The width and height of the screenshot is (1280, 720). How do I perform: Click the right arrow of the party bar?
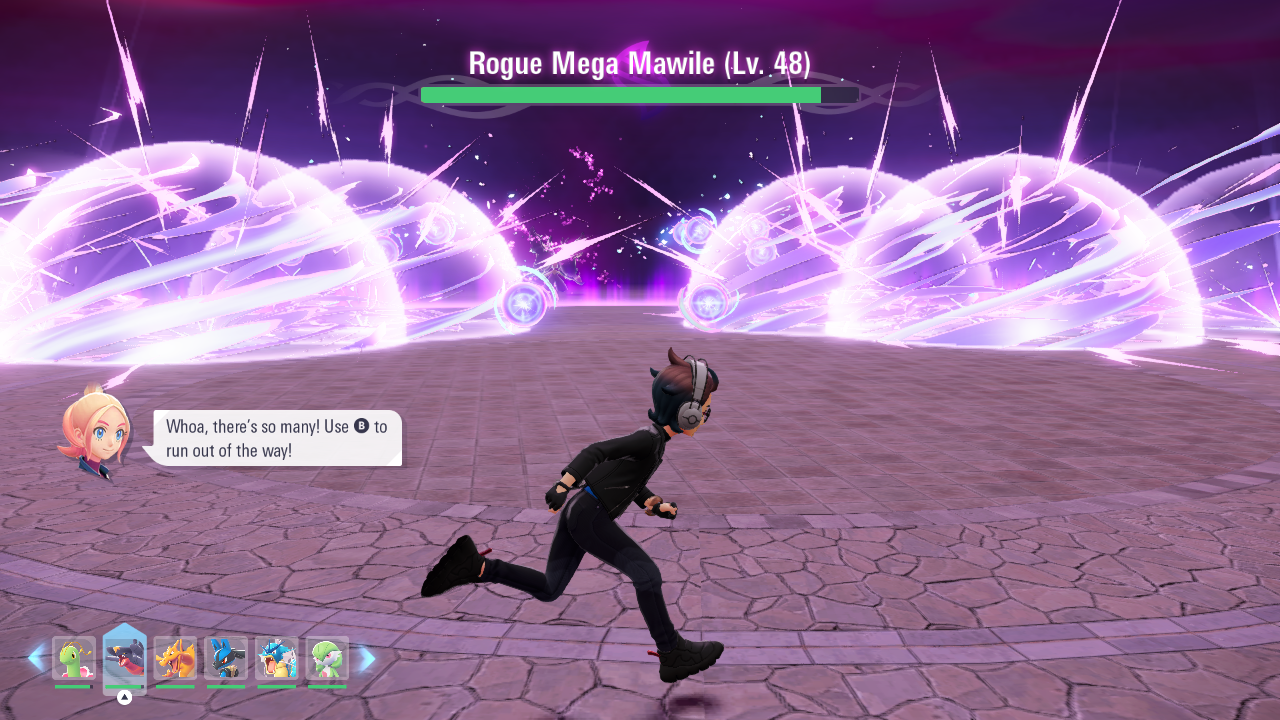coord(367,658)
